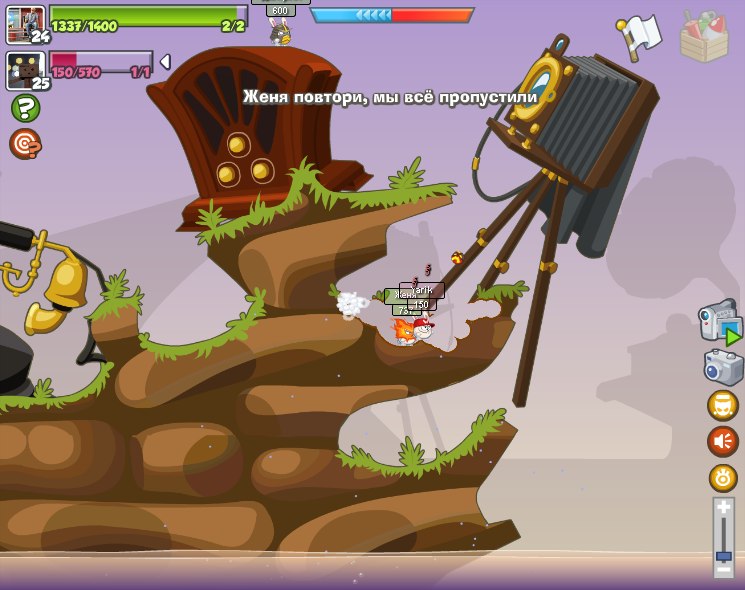Viewport: 745px width, 590px height.
Task: Open the green question mark help
Action: 25,108
